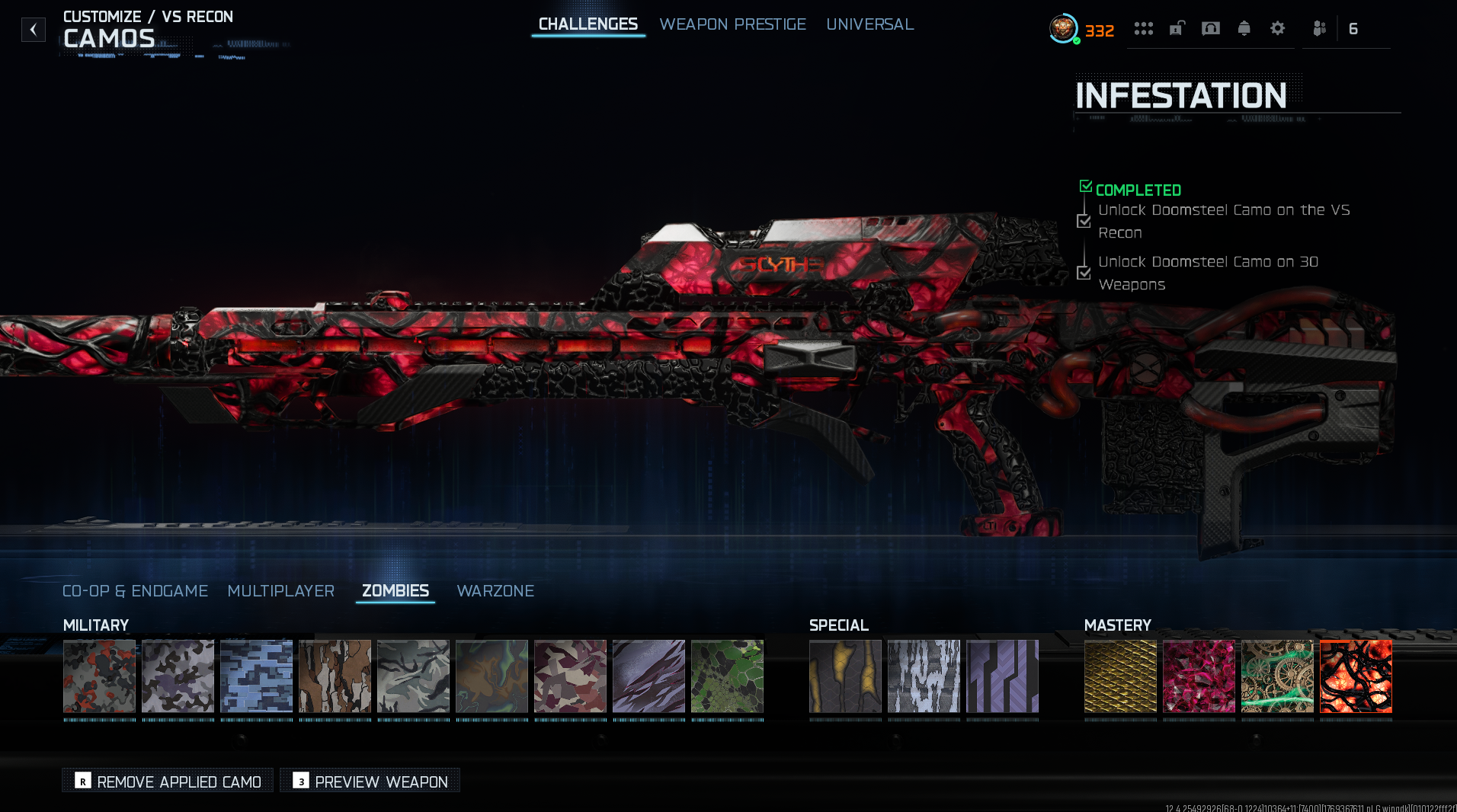Open the Universal camos tab

pyautogui.click(x=869, y=24)
